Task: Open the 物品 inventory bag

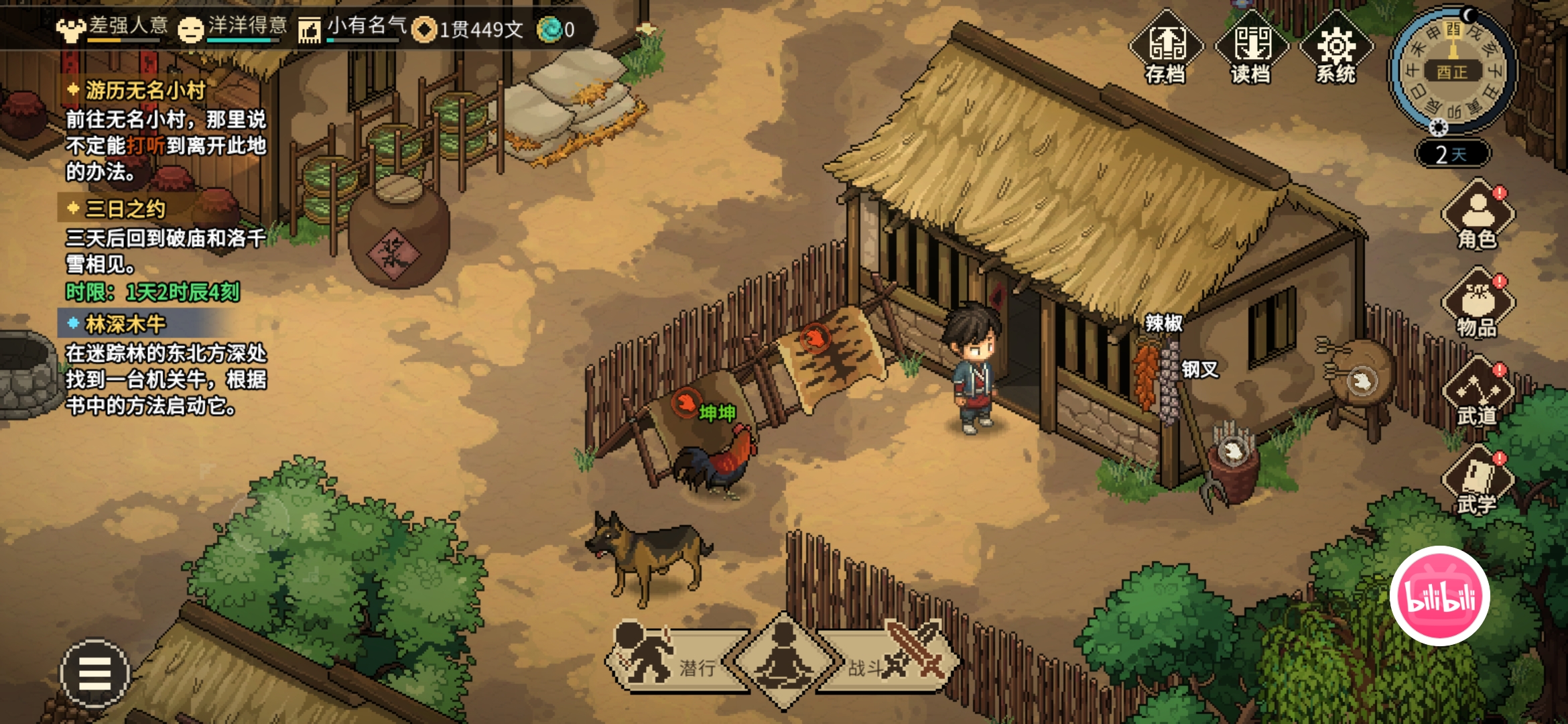Action: point(1478,304)
